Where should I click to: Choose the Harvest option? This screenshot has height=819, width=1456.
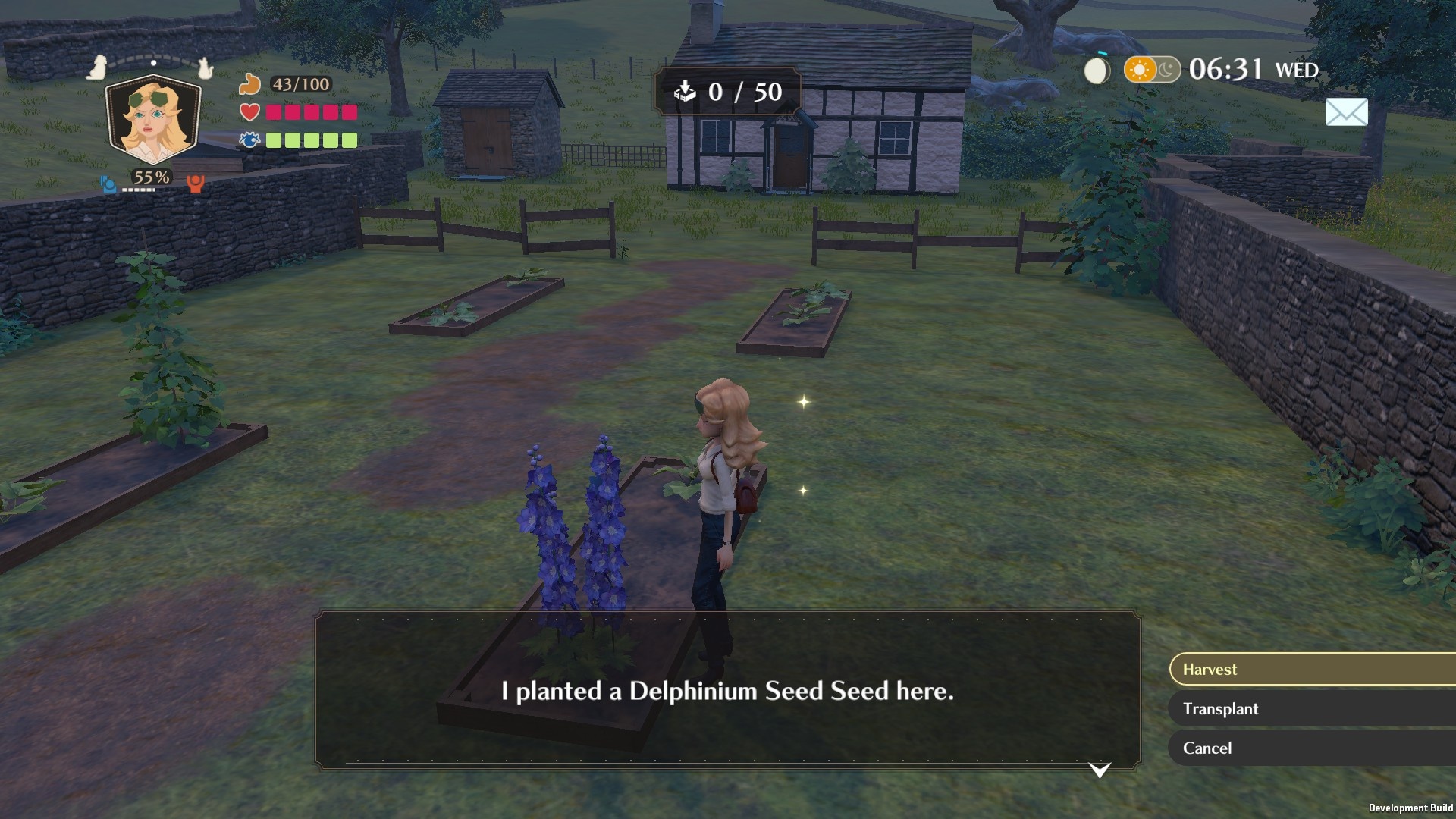1312,670
